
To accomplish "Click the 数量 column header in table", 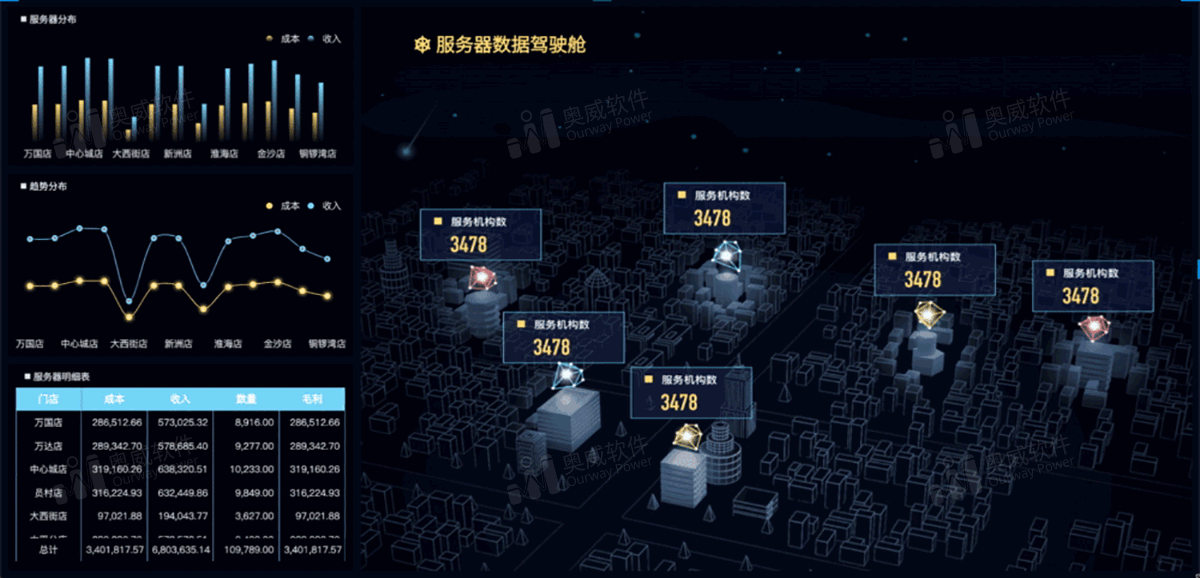I will (246, 399).
